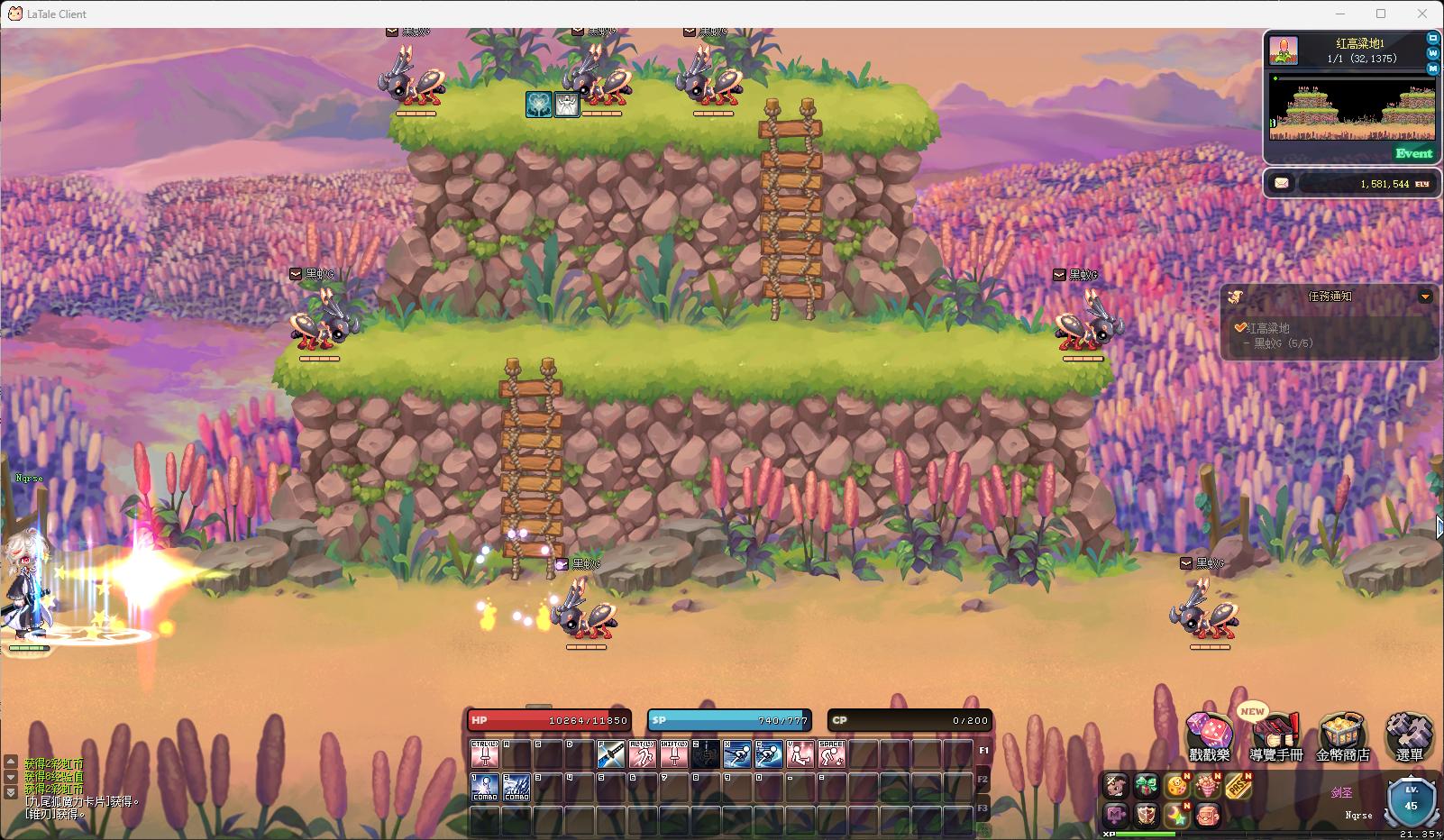Switch hotbar to the F2 page
1444x840 pixels.
pyautogui.click(x=983, y=779)
